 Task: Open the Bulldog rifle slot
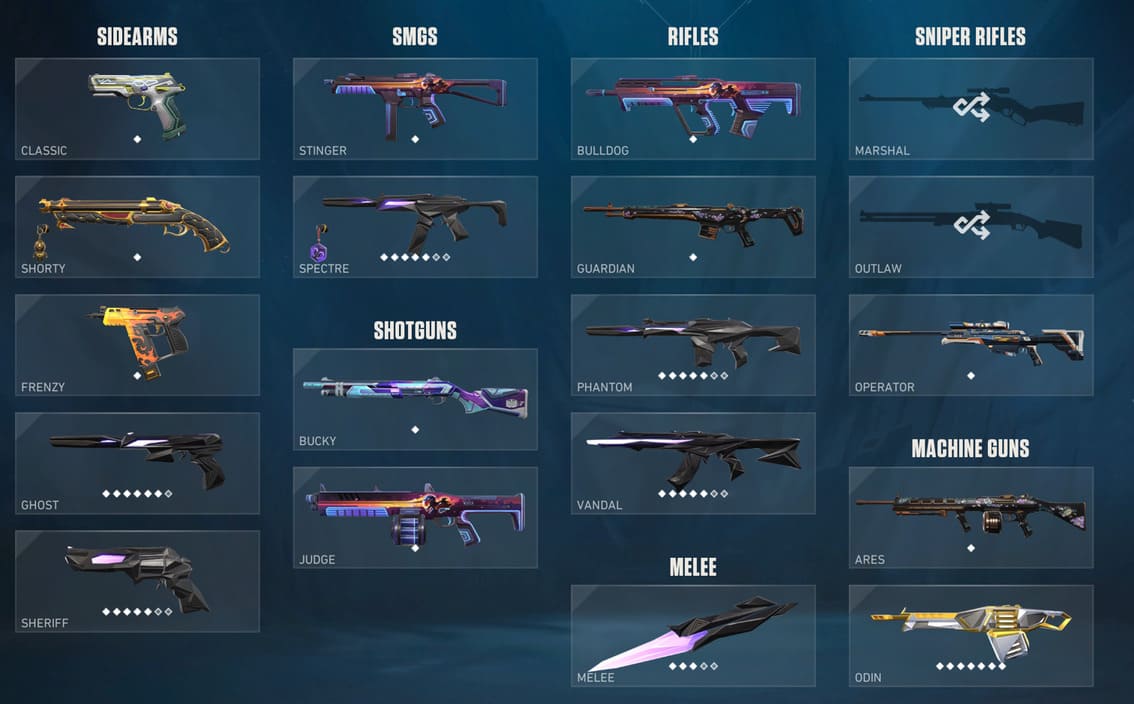pos(693,108)
